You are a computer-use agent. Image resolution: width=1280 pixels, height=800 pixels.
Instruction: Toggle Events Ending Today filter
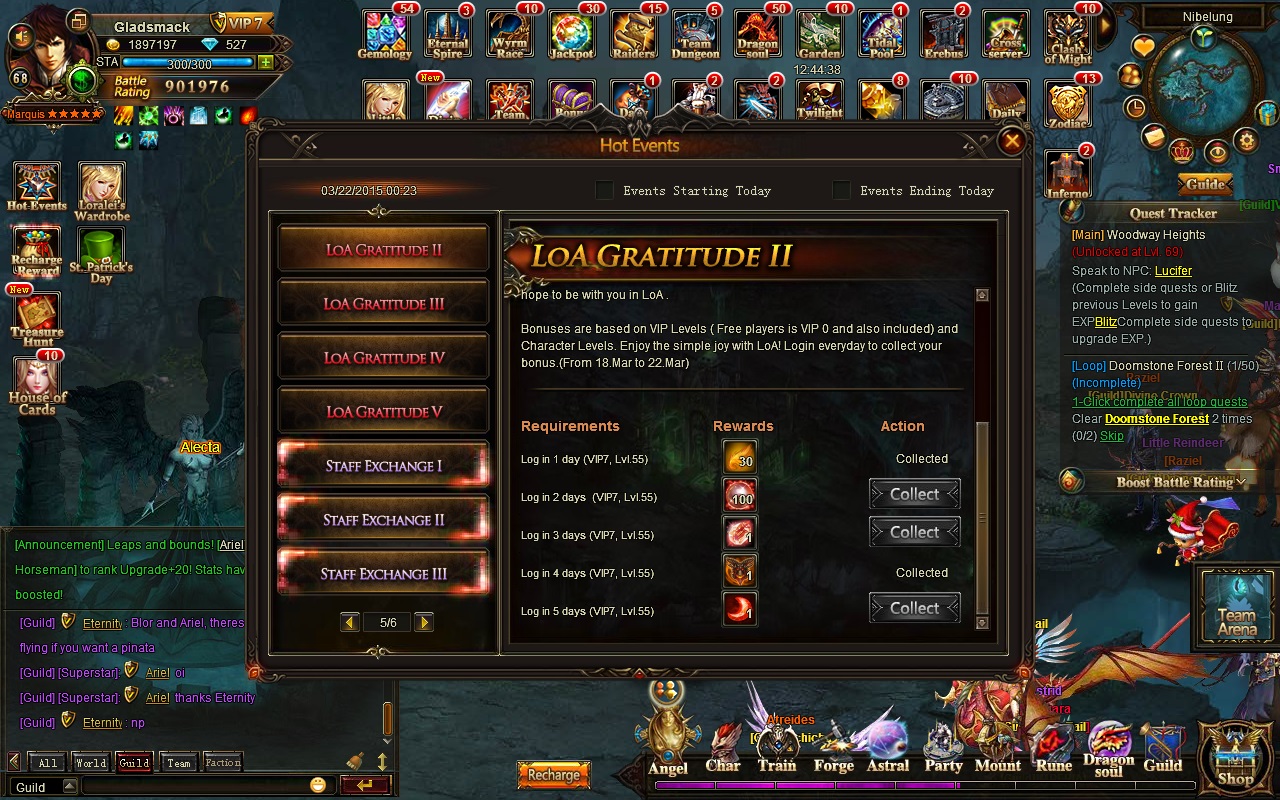click(842, 190)
